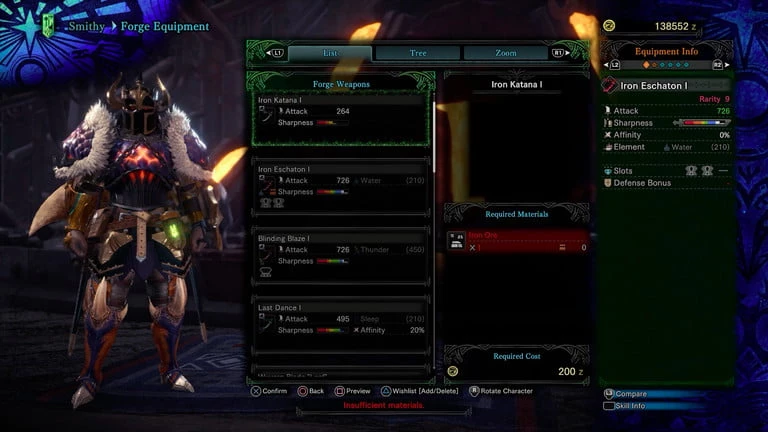Click the Compare option

coord(632,394)
